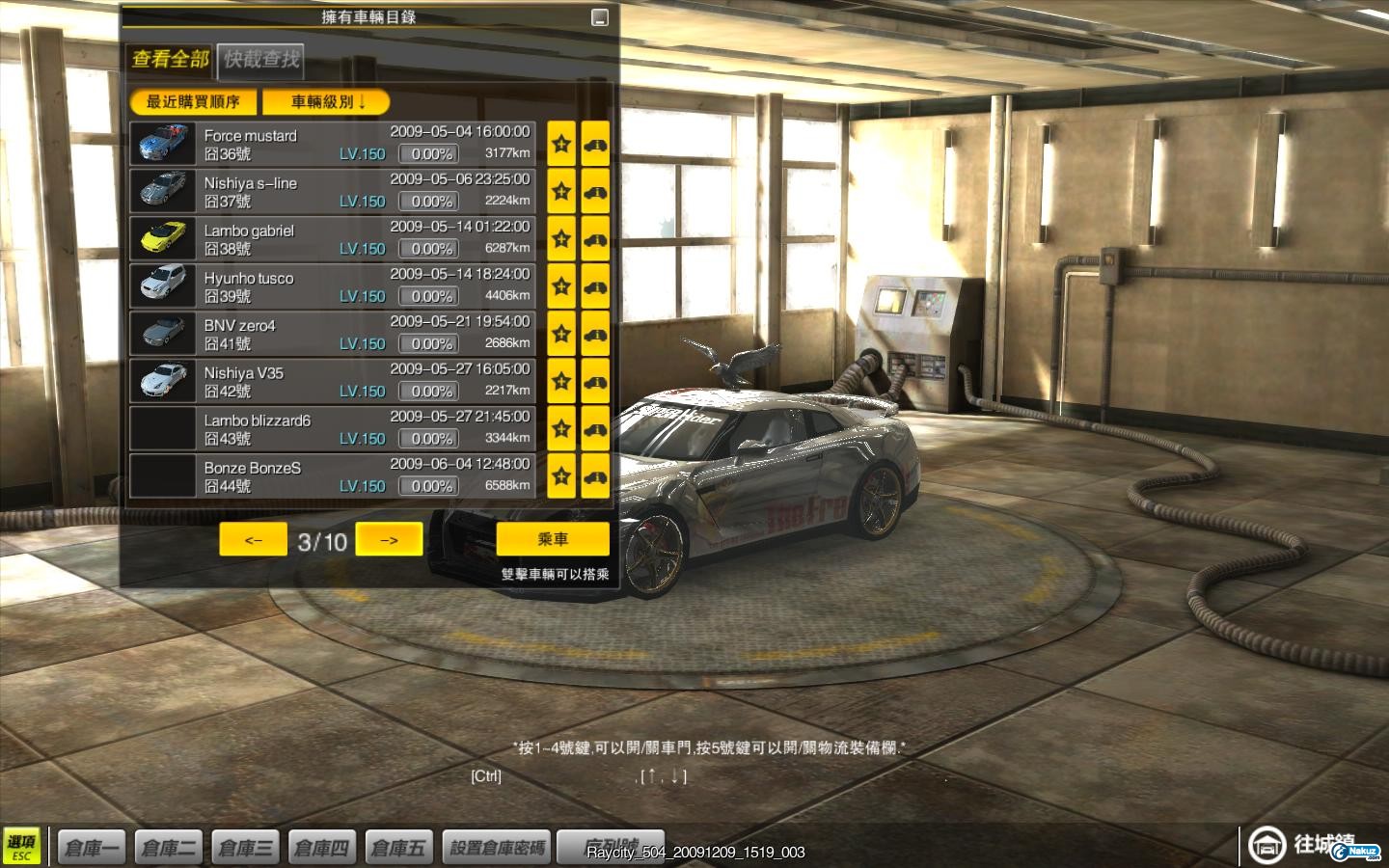Choose the BNV zero4 entry
1389x868 pixels.
[333, 334]
